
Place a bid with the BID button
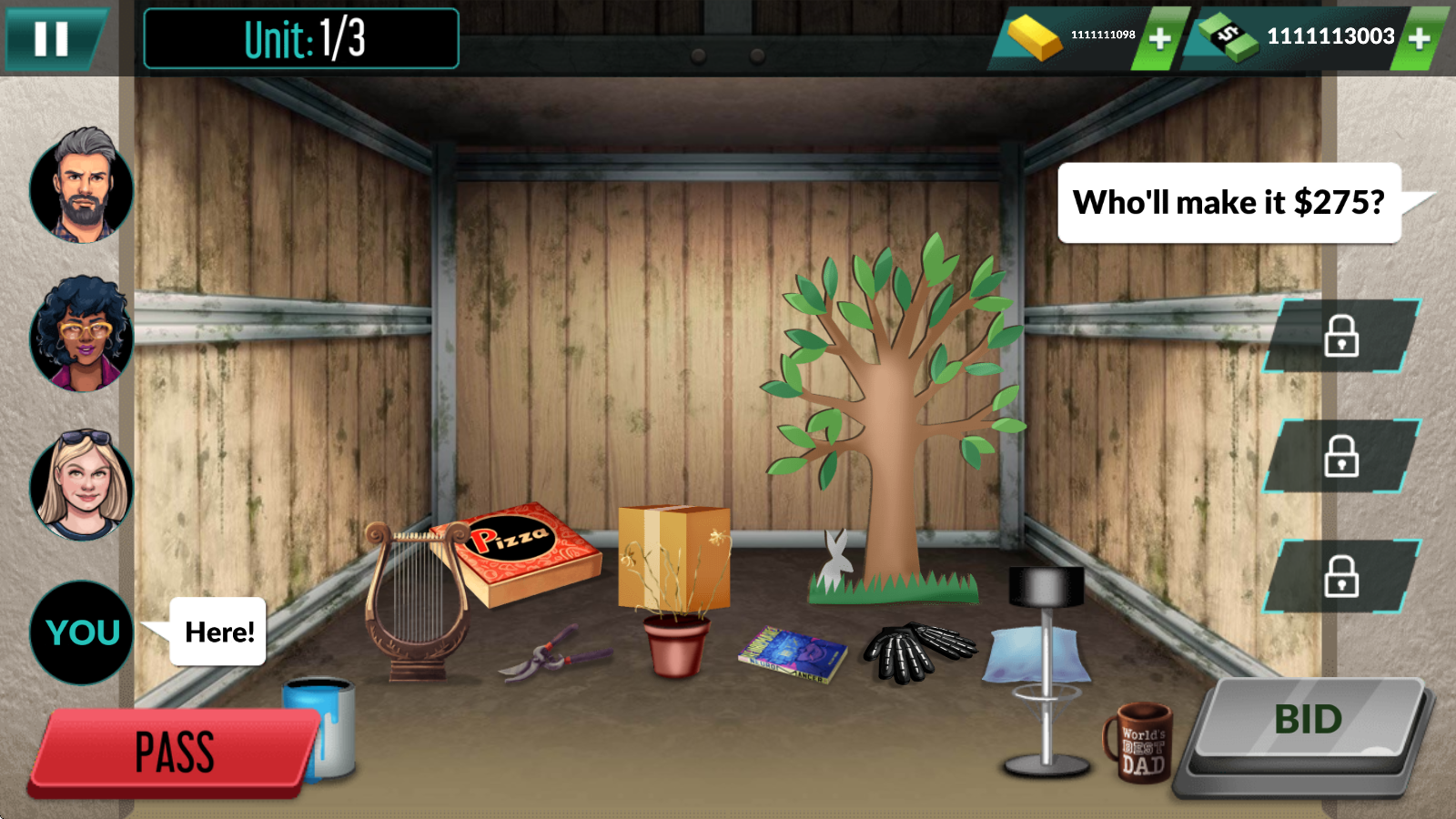pyautogui.click(x=1308, y=721)
